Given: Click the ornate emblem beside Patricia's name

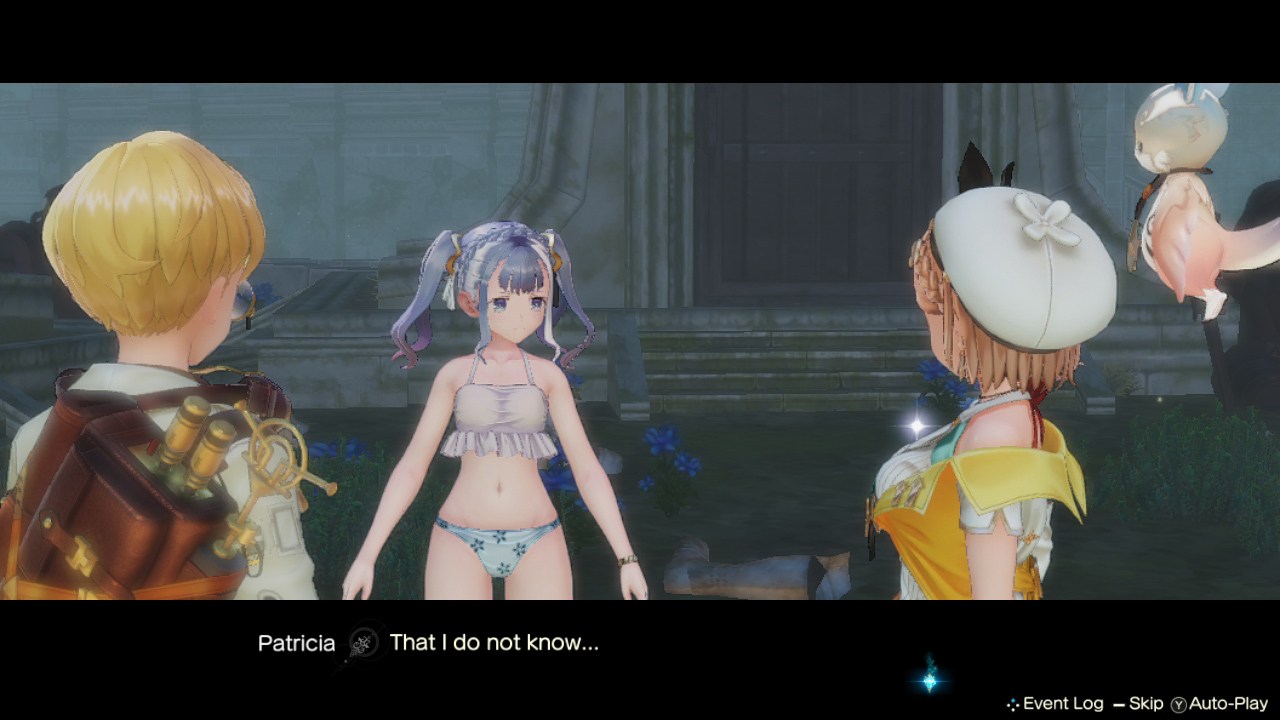Looking at the screenshot, I should tap(365, 644).
